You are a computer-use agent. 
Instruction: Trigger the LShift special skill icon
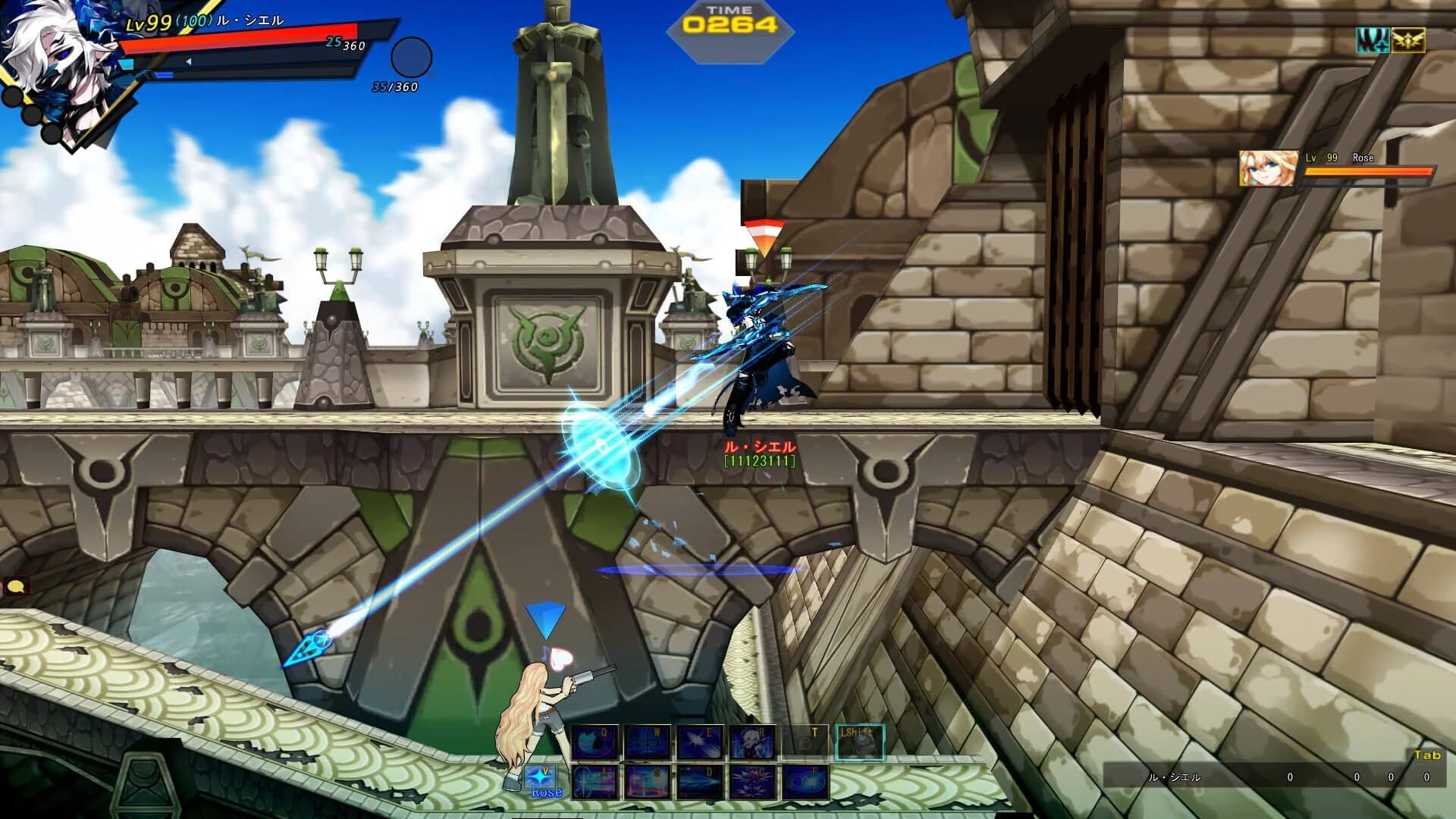tap(861, 742)
